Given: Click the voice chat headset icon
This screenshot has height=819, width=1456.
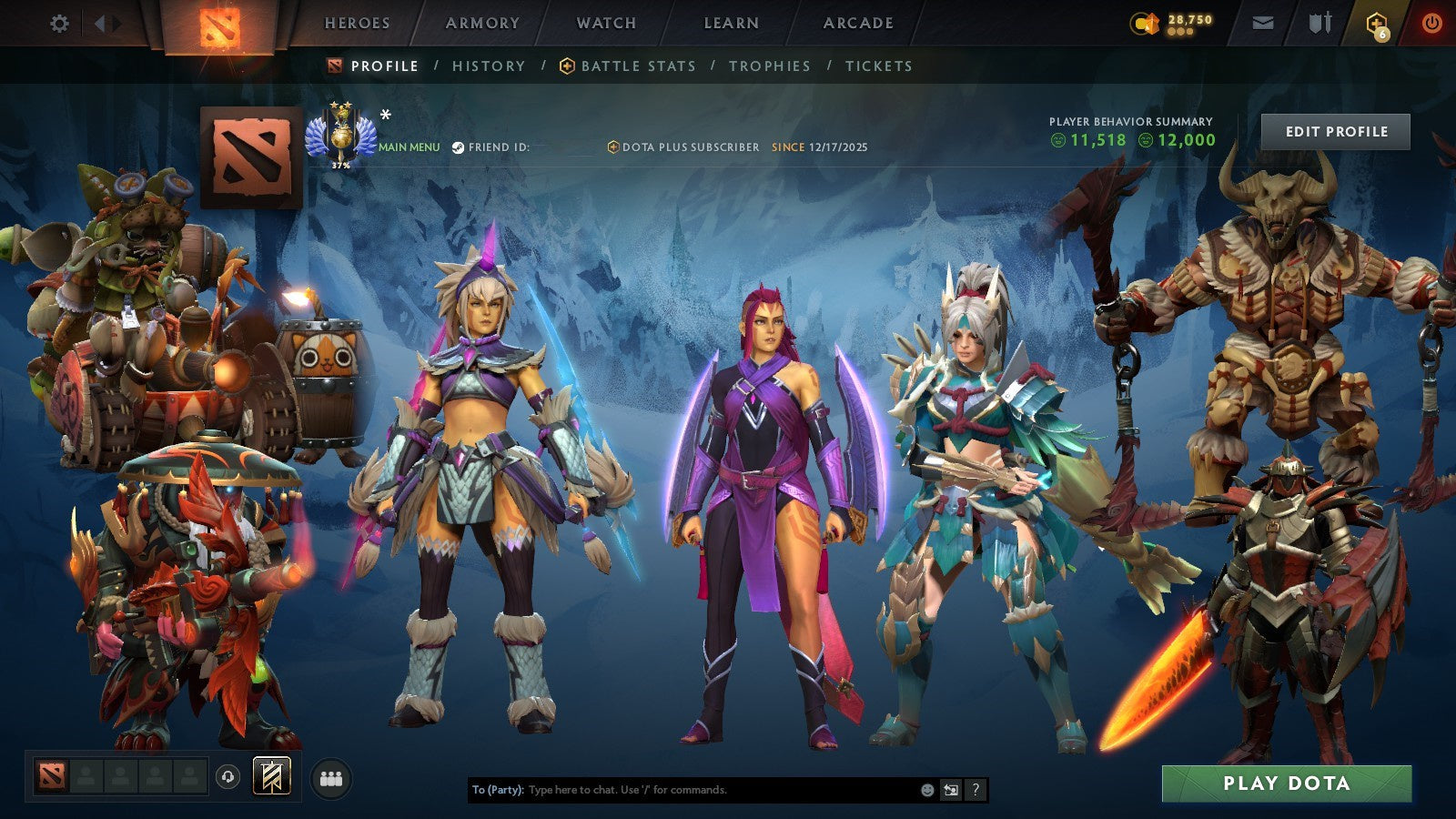Looking at the screenshot, I should click(x=227, y=776).
